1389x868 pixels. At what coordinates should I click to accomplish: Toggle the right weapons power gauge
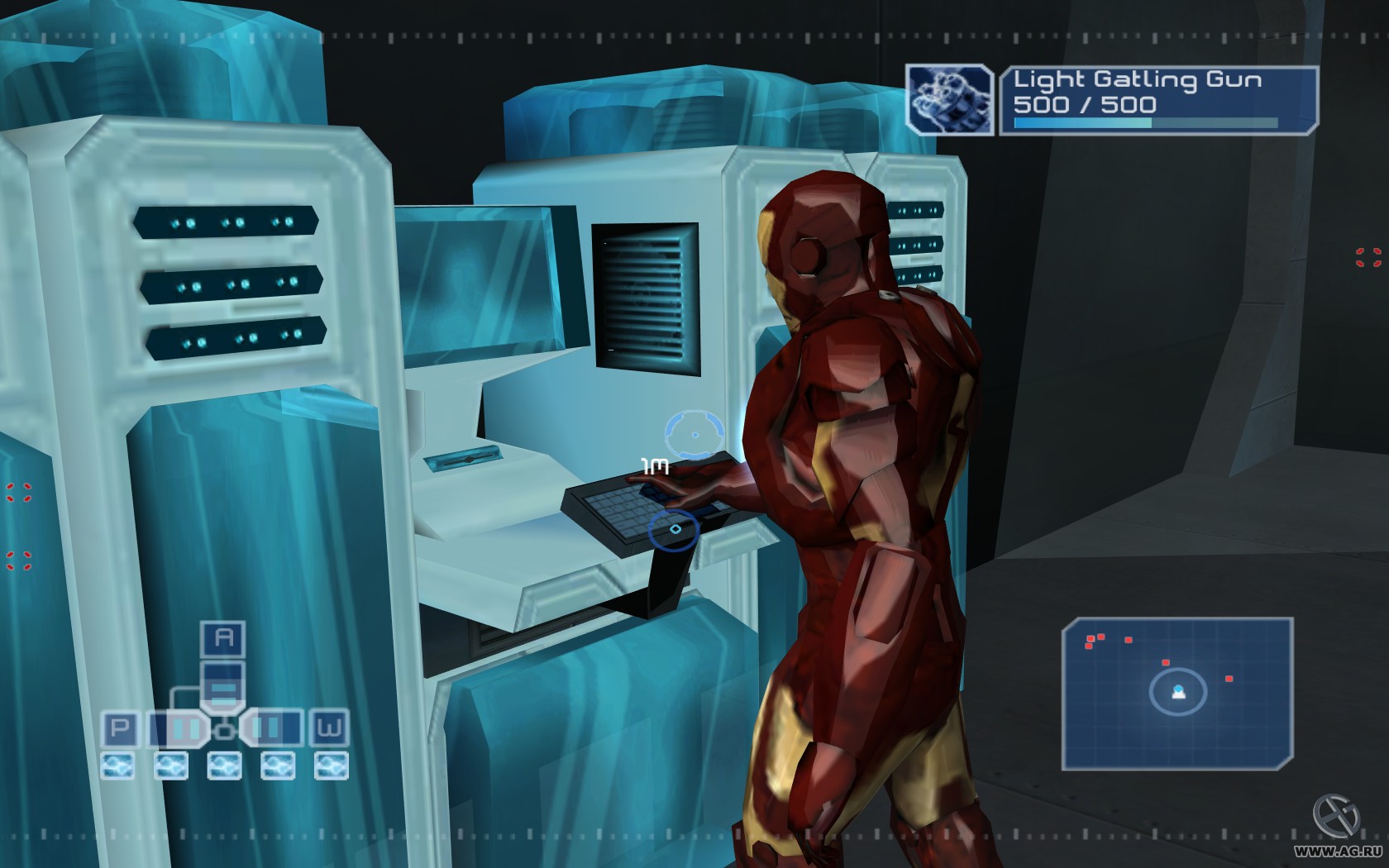[271, 727]
